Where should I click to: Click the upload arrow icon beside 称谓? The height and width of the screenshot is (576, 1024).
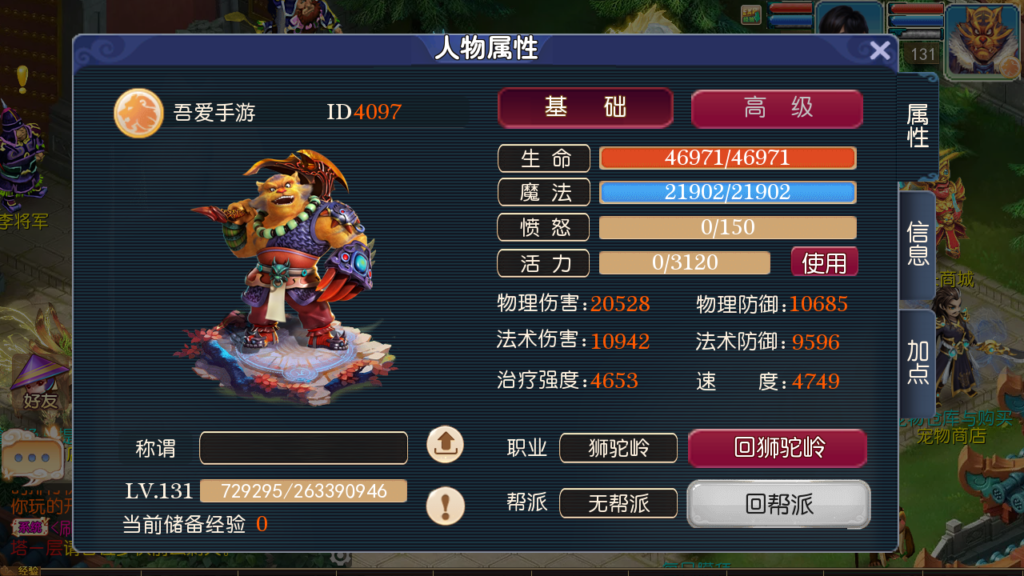pos(445,444)
